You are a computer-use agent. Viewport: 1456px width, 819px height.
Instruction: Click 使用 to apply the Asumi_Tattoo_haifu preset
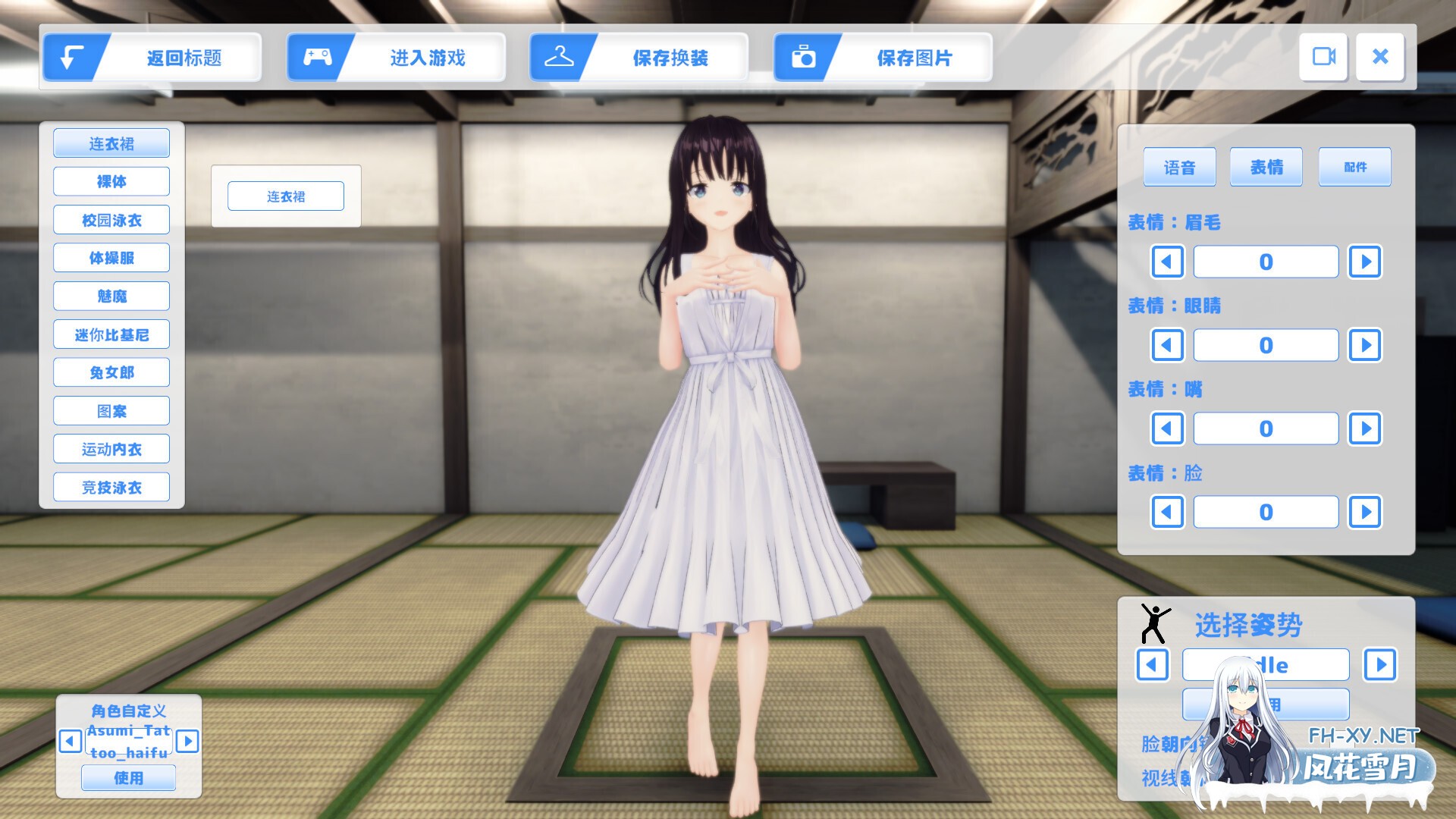click(x=128, y=777)
